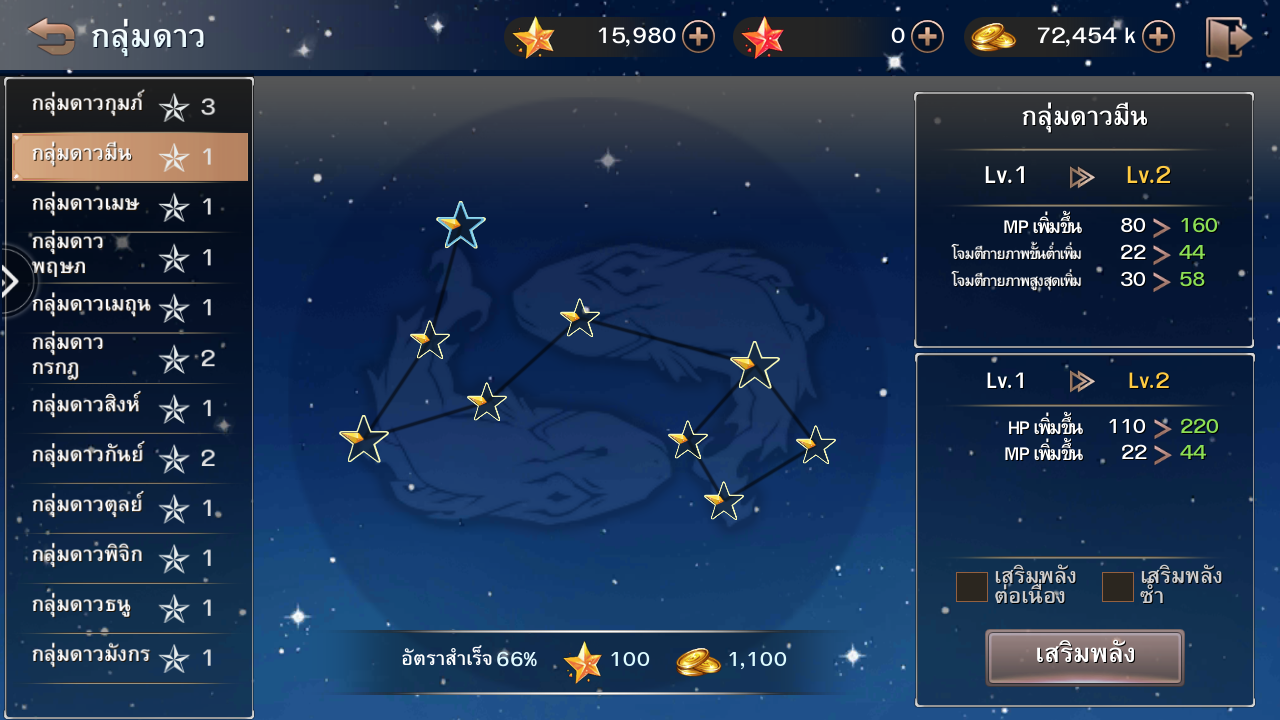Viewport: 1280px width, 720px height.
Task: Select กลุ่มดาวสิงห์ constellation
Action: (129, 408)
